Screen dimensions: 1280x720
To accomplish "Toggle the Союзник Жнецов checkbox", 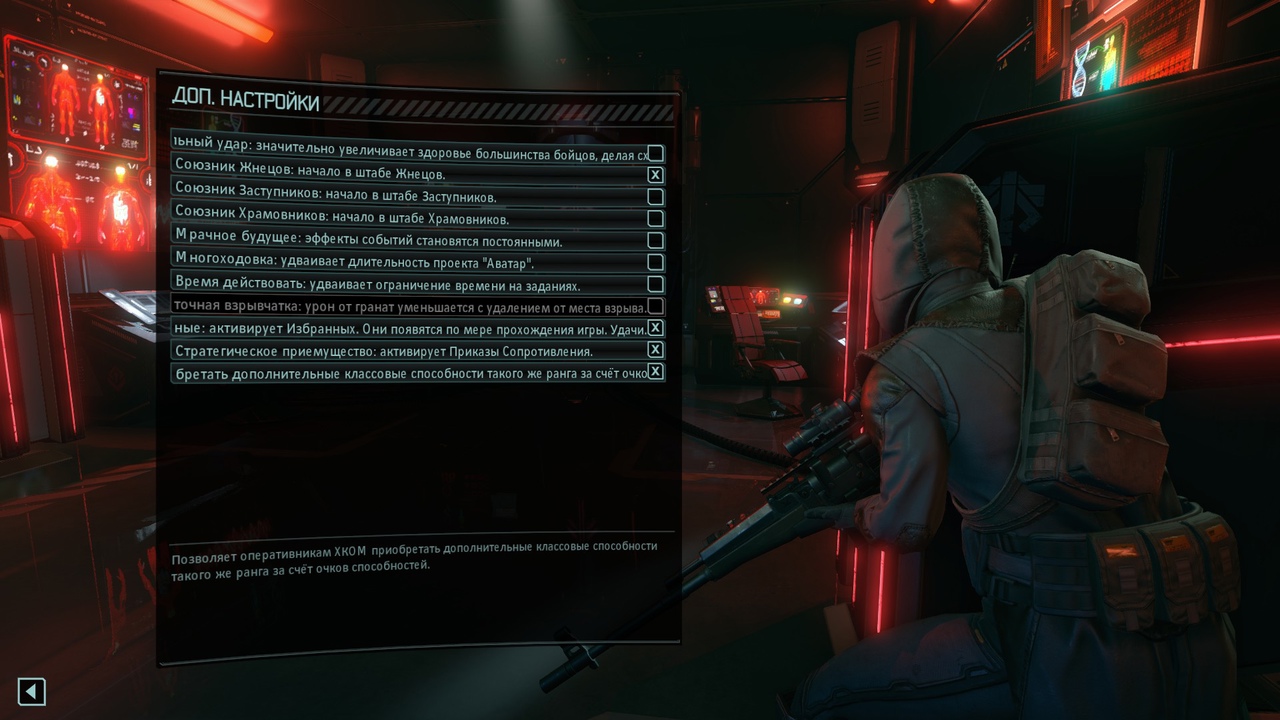I will pyautogui.click(x=655, y=175).
